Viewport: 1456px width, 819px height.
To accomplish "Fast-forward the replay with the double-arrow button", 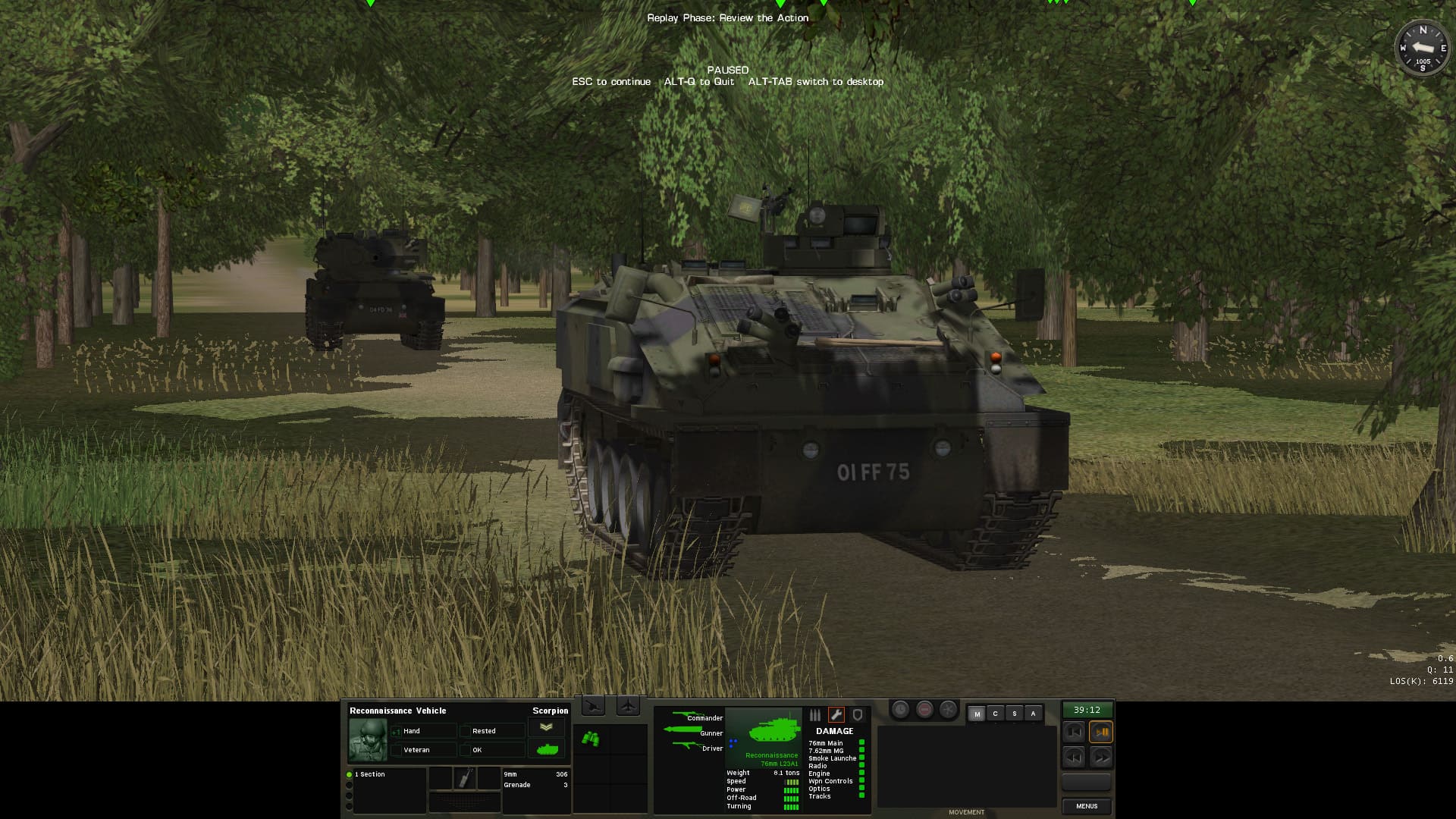I will [x=1101, y=757].
